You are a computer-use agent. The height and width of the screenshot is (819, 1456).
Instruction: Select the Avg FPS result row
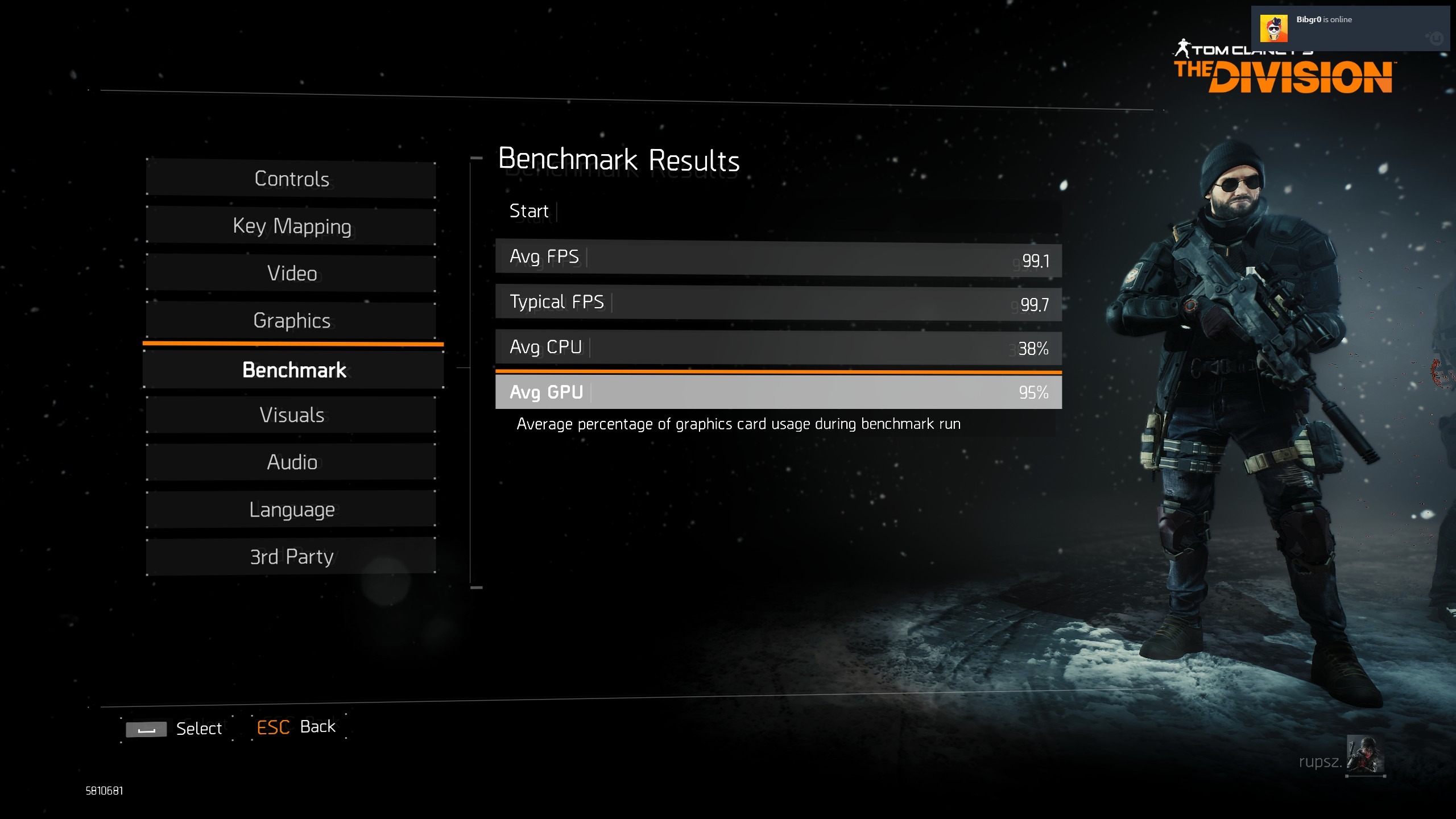point(778,259)
